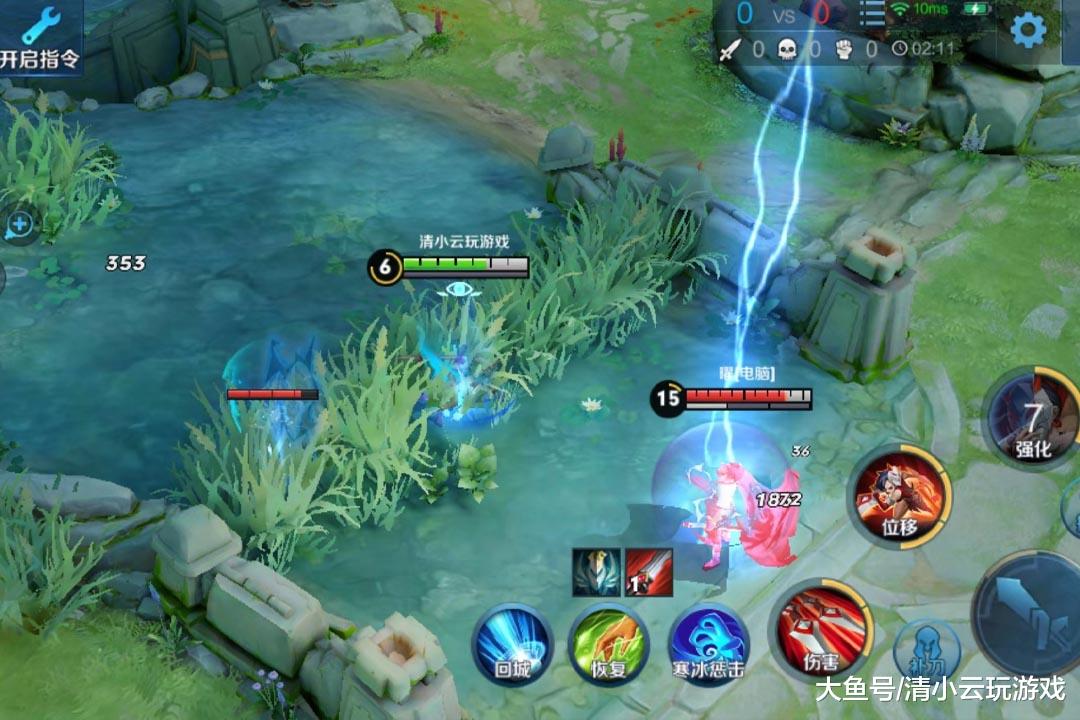Show the scoreboard list icon
Screen dimensions: 1080x720
pyautogui.click(x=873, y=15)
